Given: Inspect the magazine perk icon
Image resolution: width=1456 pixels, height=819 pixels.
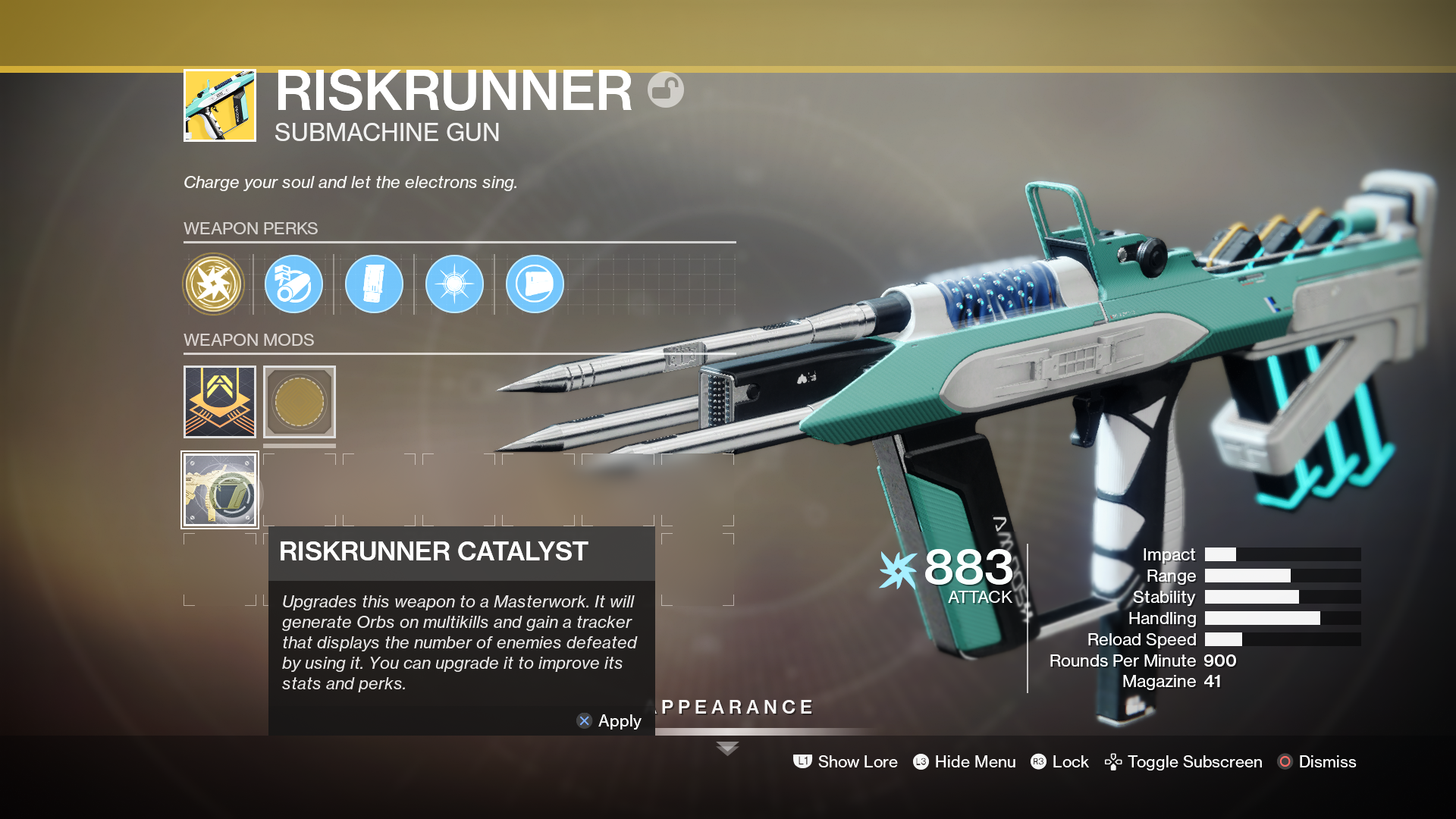Looking at the screenshot, I should click(x=374, y=284).
